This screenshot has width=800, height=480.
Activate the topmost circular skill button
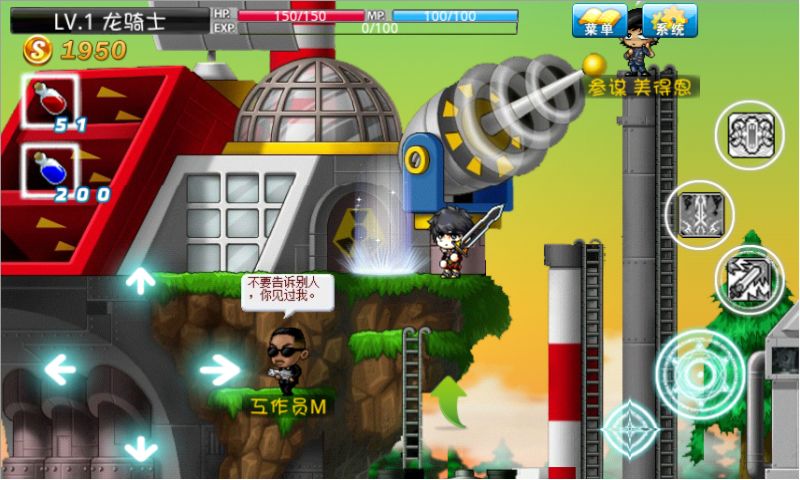[748, 135]
